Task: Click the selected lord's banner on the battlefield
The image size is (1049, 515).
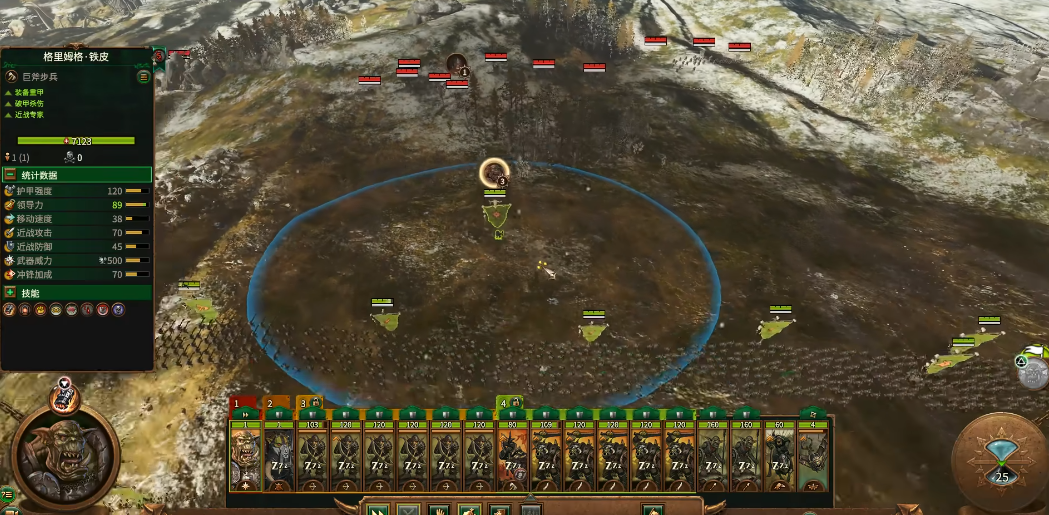Action: pos(496,211)
